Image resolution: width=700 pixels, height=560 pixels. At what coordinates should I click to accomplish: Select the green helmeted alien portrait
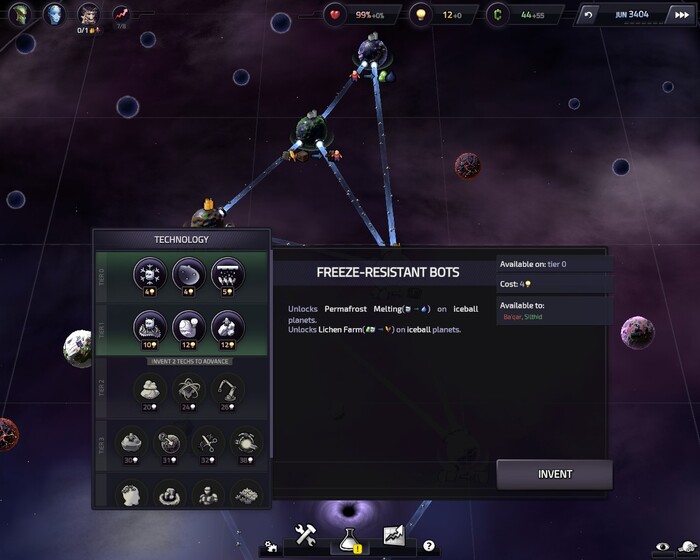pyautogui.click(x=18, y=13)
